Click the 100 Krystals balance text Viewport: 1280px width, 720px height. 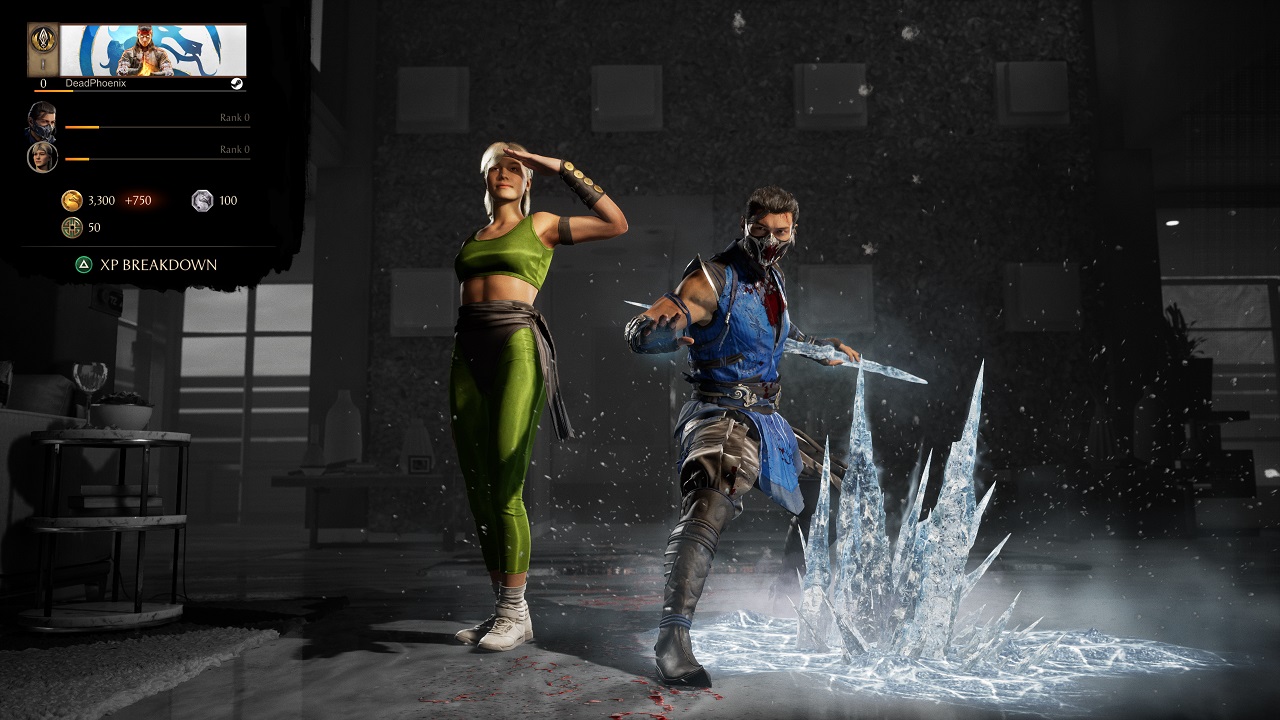click(228, 199)
